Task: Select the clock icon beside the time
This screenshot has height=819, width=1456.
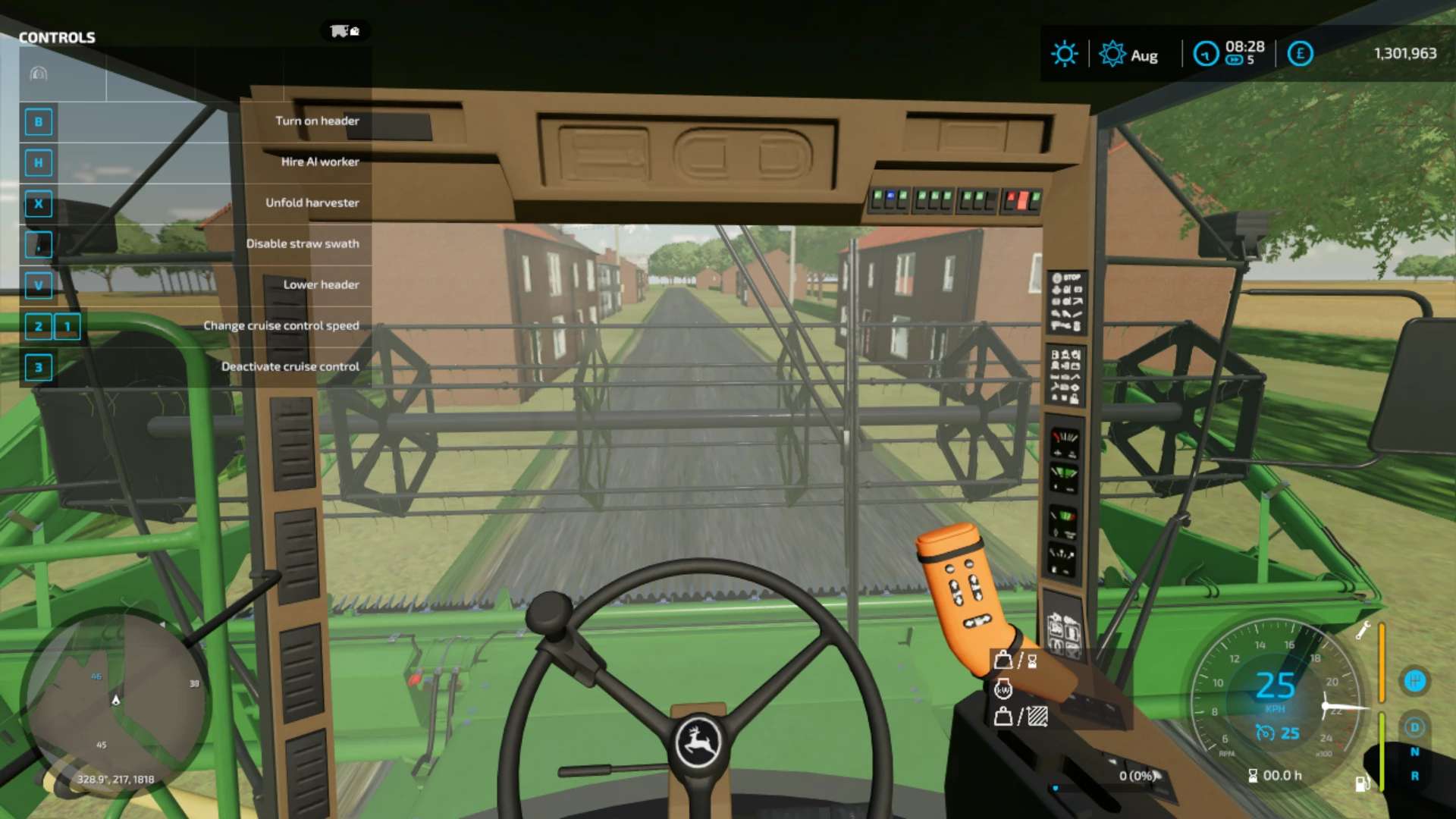Action: pos(1206,54)
